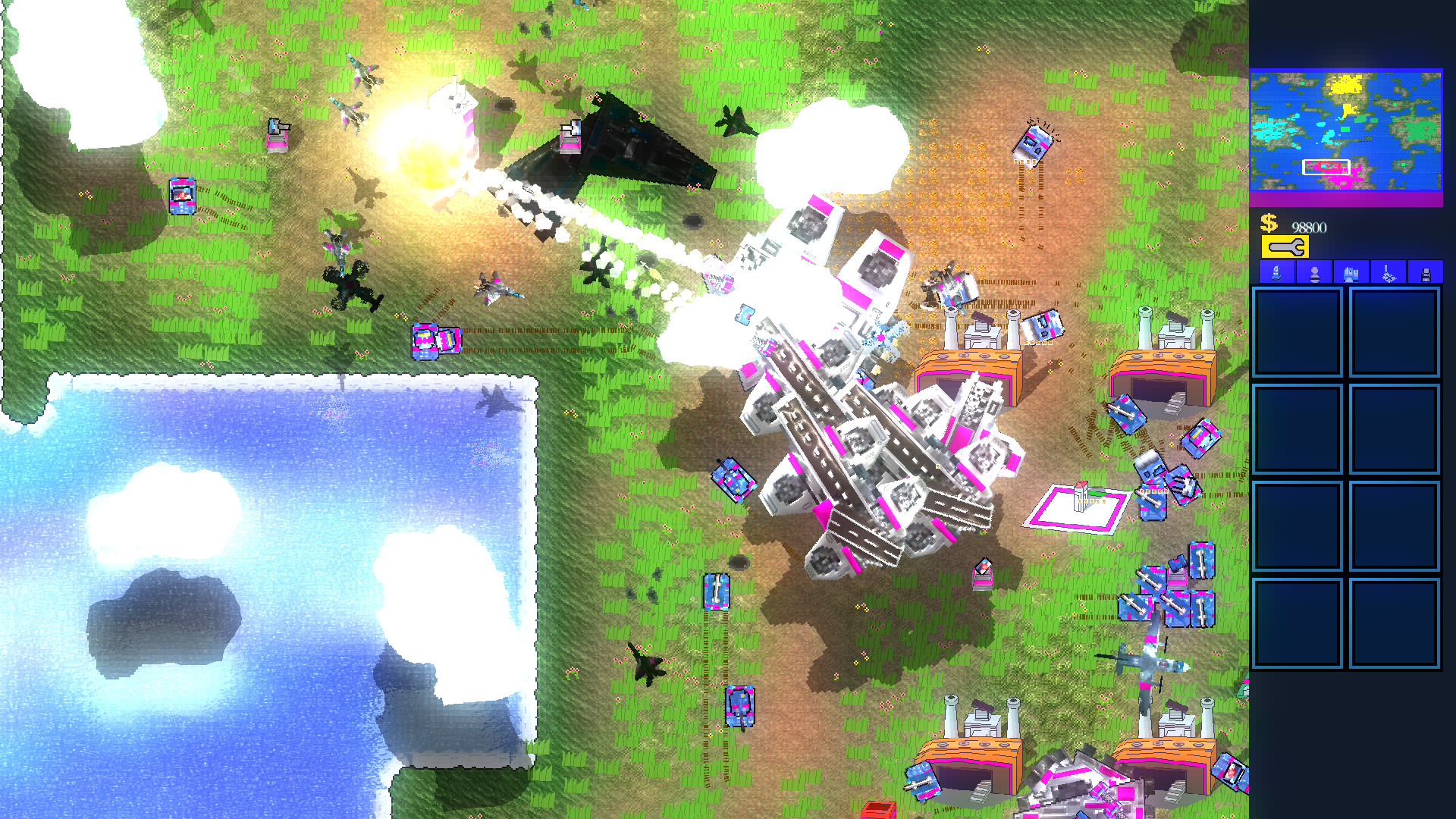Select the leftmost turret unit category icon

pyautogui.click(x=1277, y=273)
